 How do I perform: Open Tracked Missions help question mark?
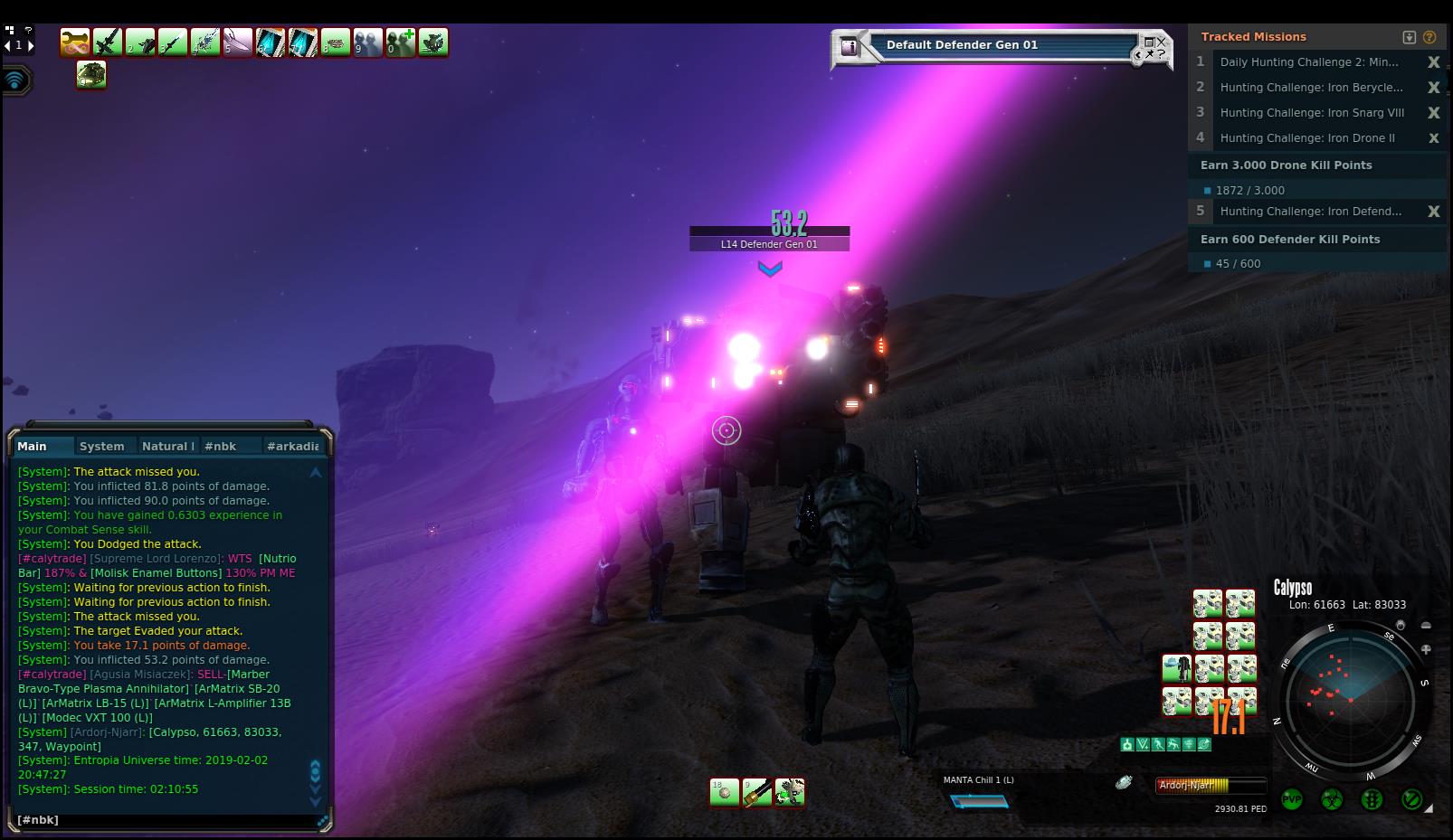1429,37
